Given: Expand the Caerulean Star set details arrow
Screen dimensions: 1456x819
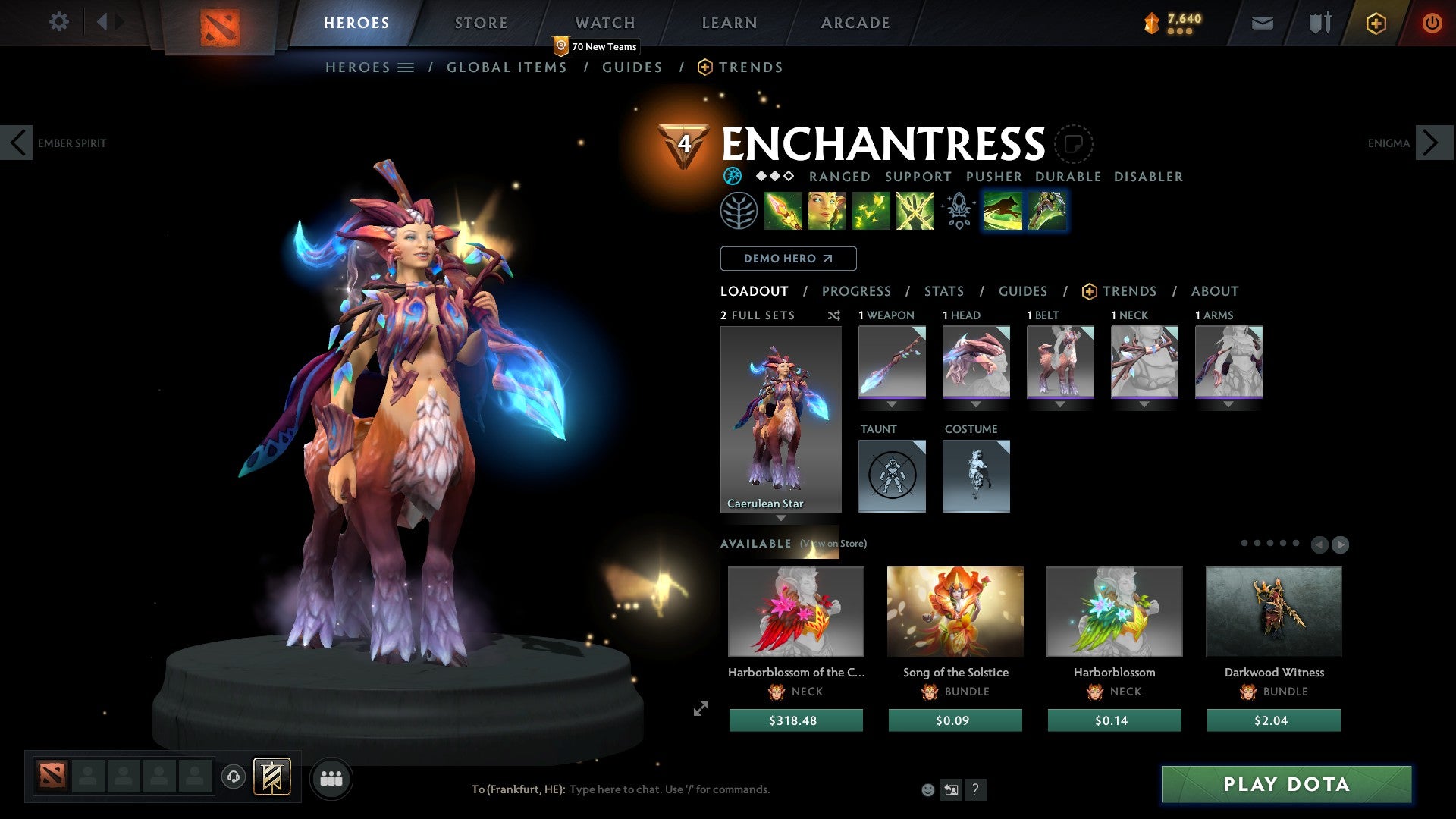Looking at the screenshot, I should coord(781,519).
